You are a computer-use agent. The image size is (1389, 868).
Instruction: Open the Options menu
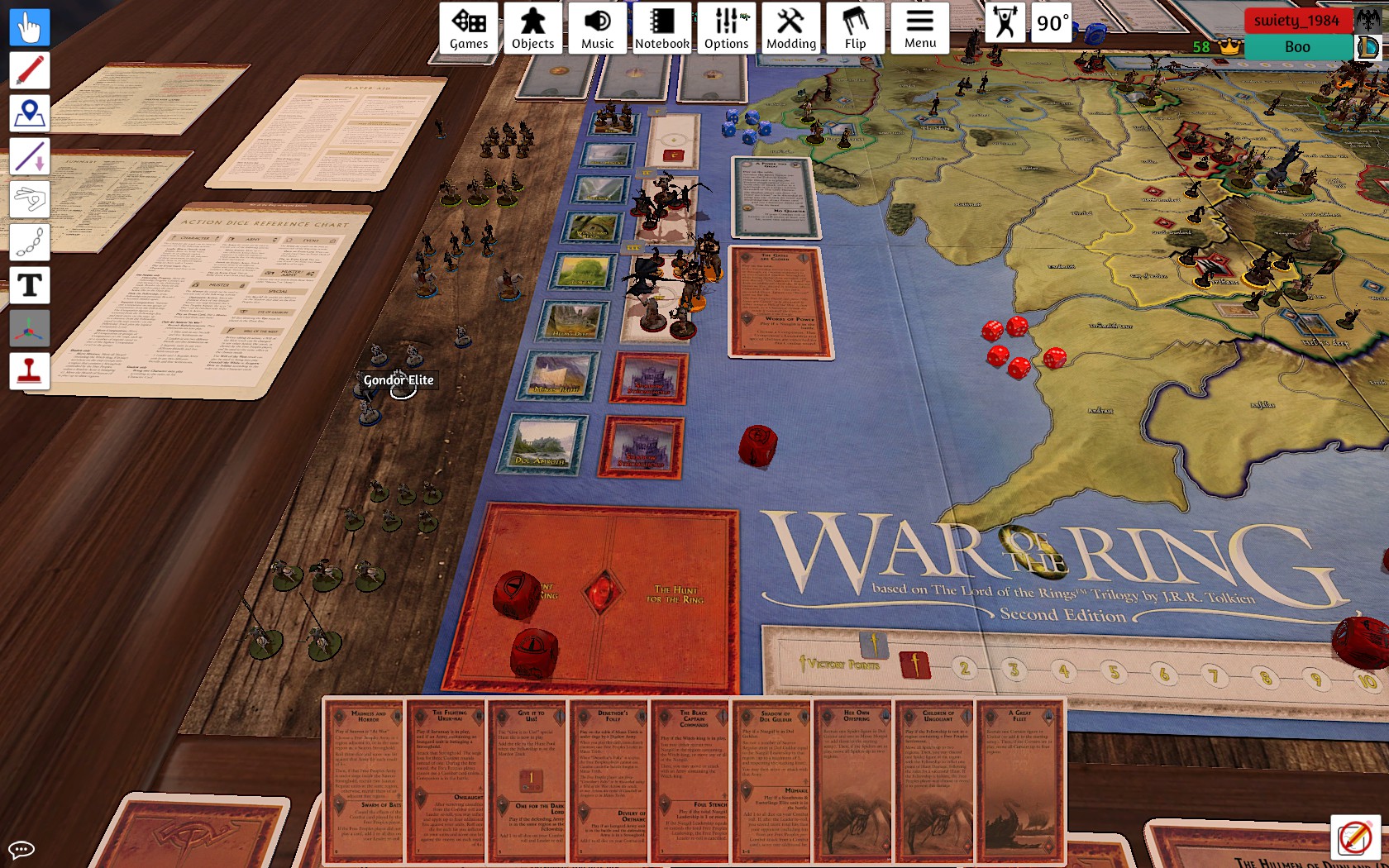click(726, 28)
